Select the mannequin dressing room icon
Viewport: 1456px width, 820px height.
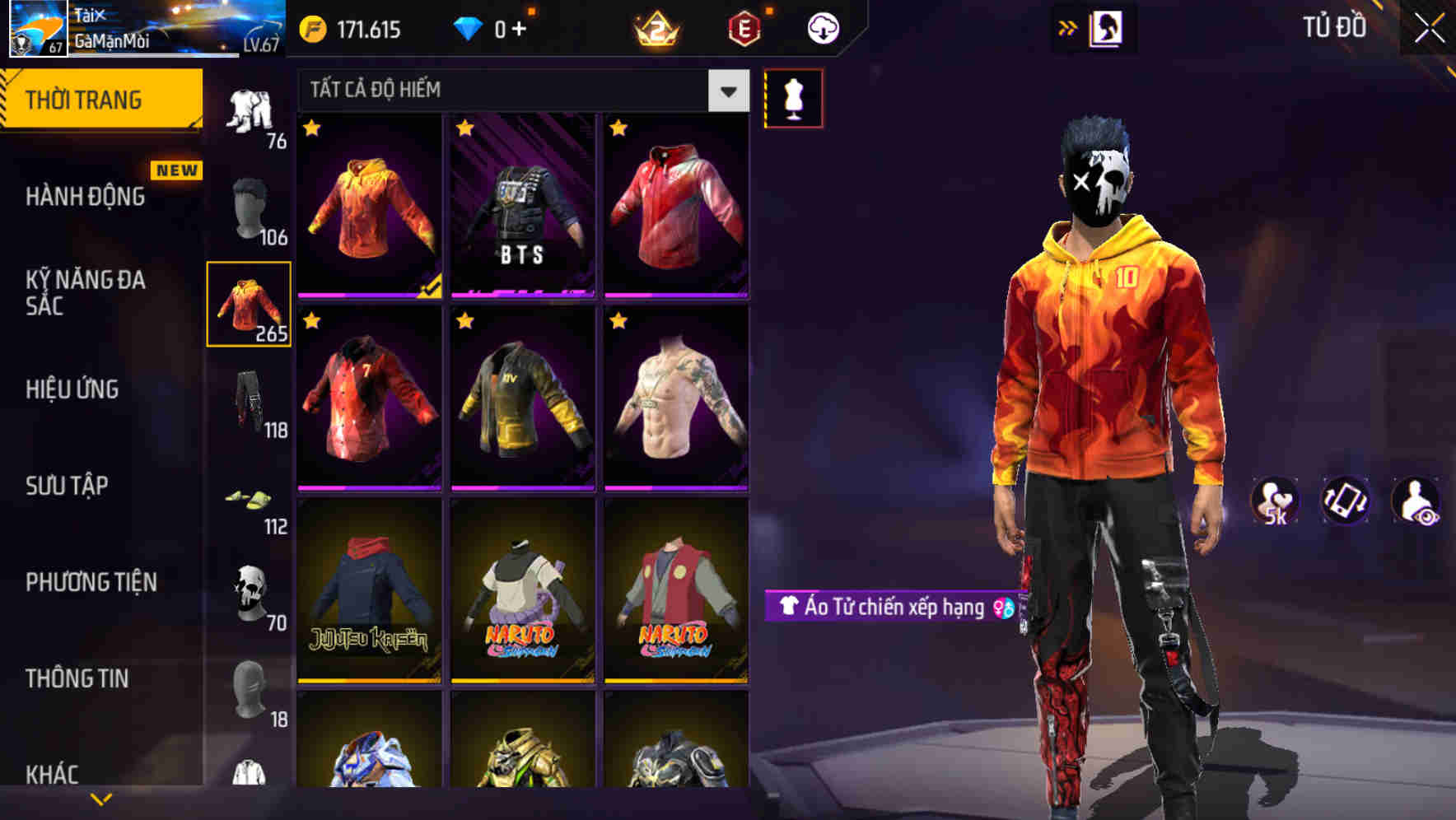(793, 97)
